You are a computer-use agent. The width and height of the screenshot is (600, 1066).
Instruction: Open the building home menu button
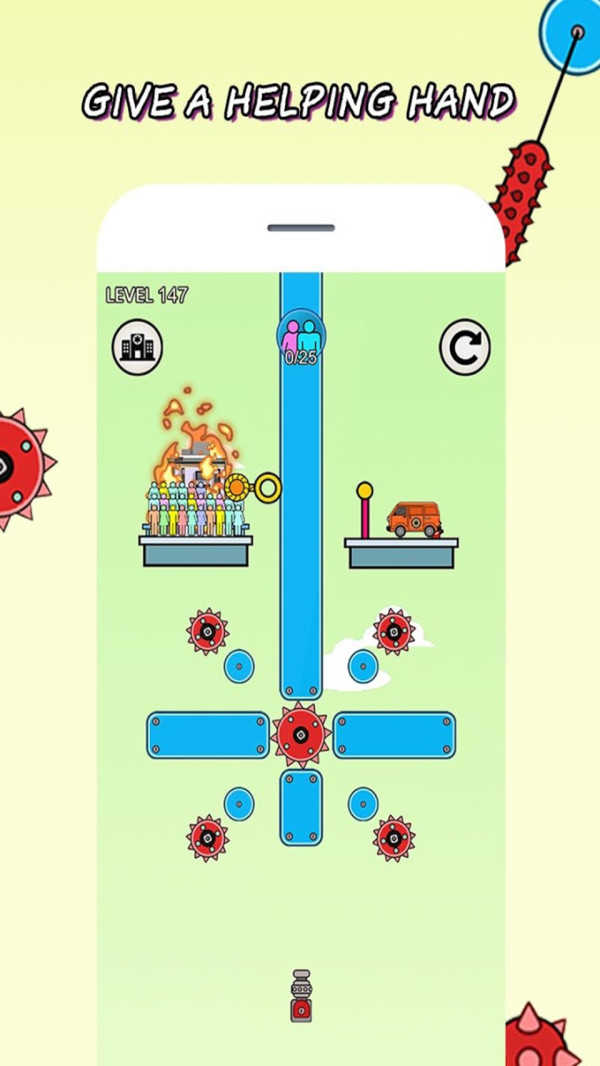point(137,347)
